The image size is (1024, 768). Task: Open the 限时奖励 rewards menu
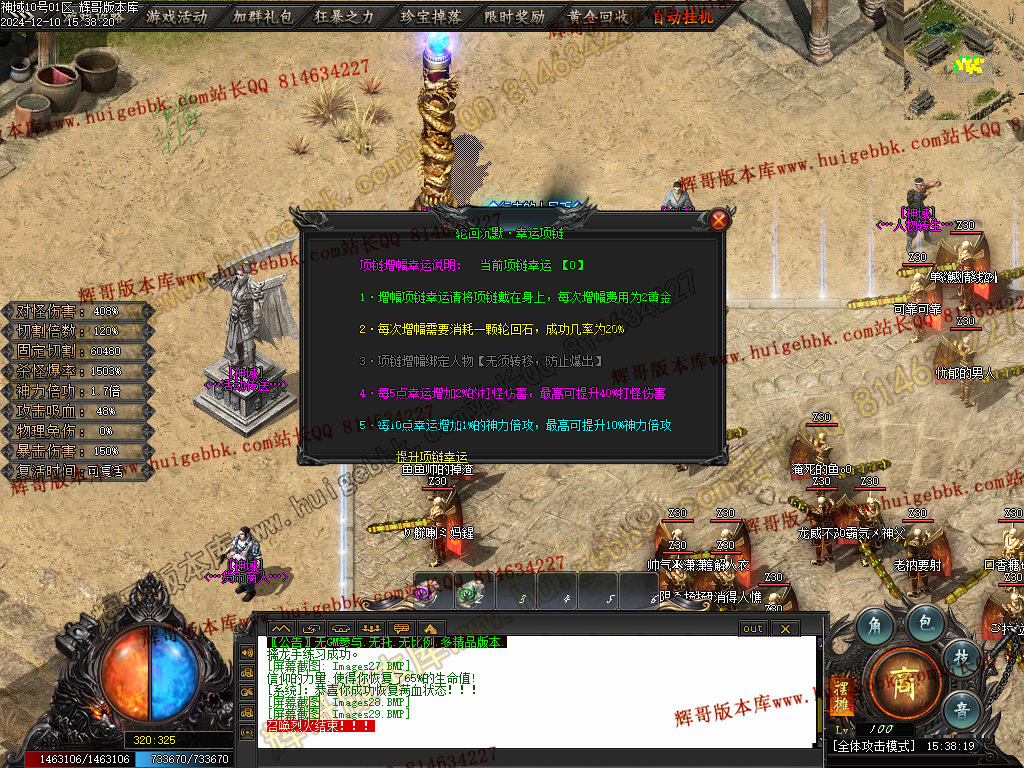coord(514,16)
